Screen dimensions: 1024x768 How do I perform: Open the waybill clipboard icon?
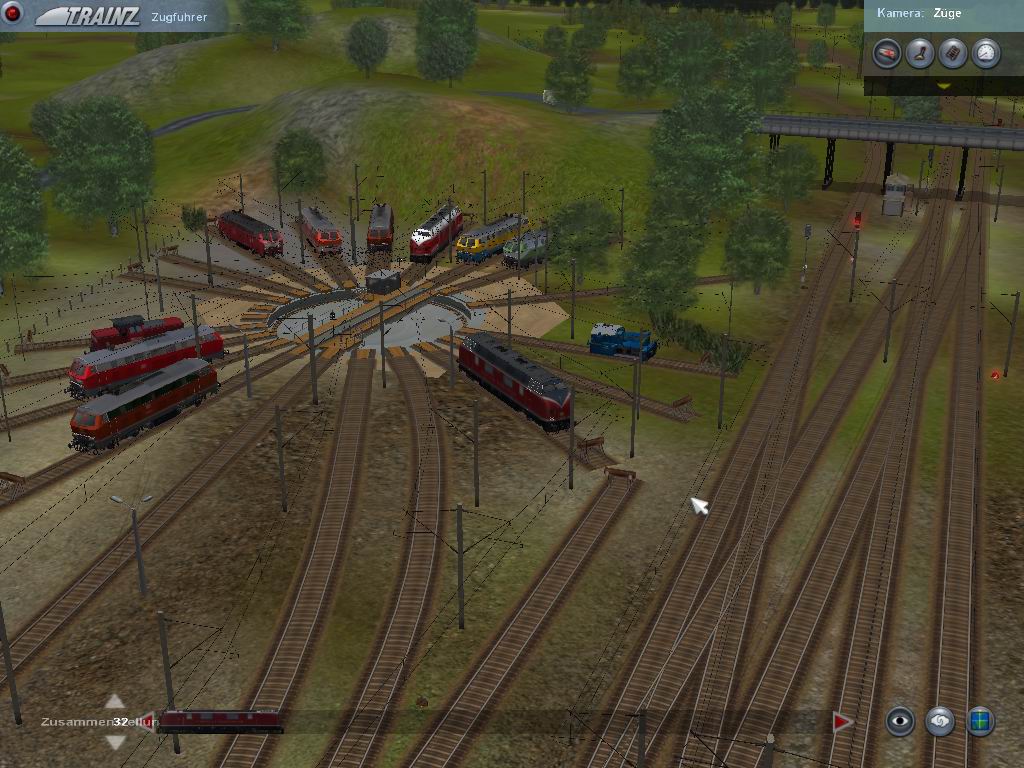[952, 53]
